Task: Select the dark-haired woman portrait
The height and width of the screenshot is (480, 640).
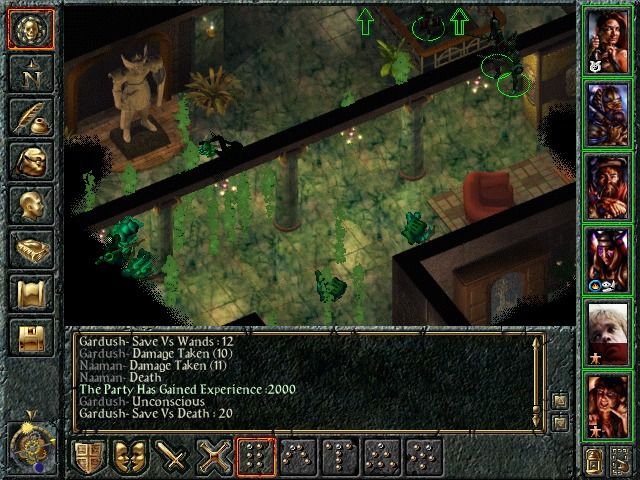Action: 610,41
